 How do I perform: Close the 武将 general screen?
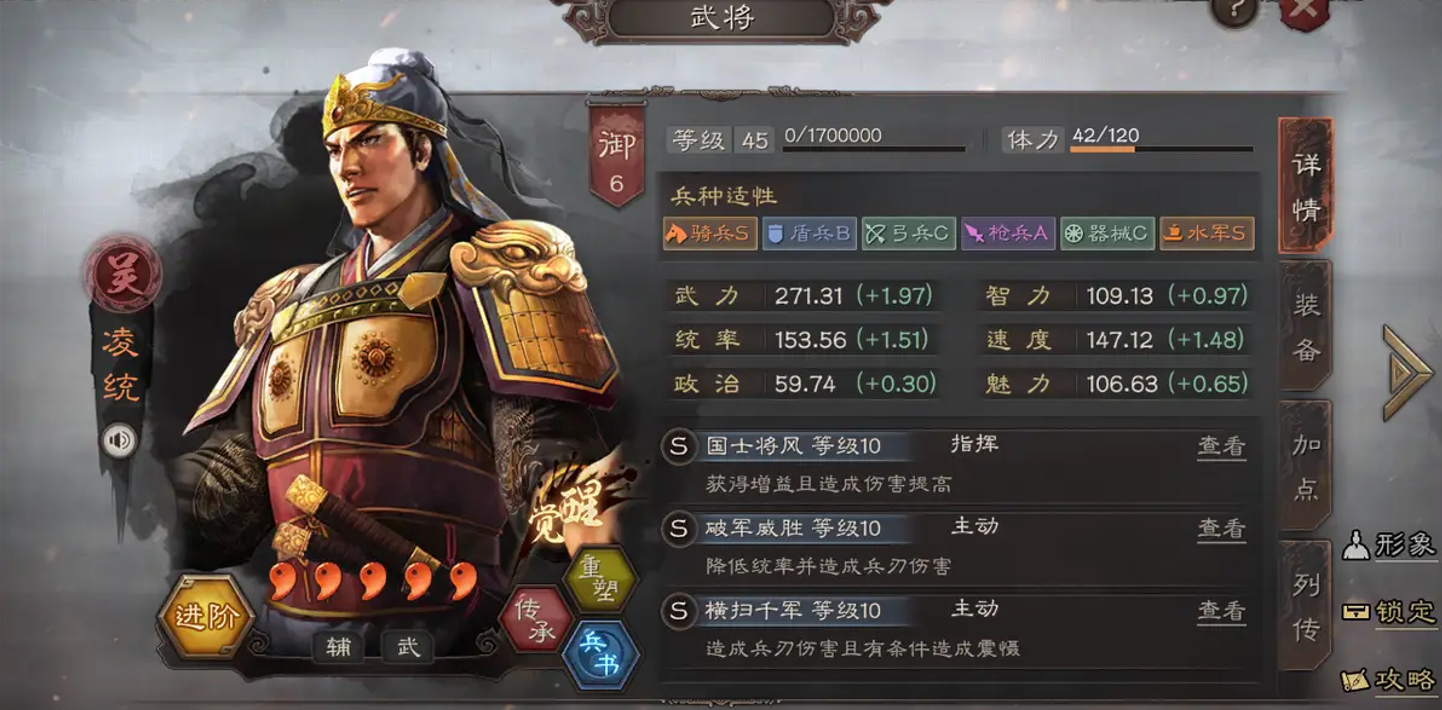[1303, 10]
